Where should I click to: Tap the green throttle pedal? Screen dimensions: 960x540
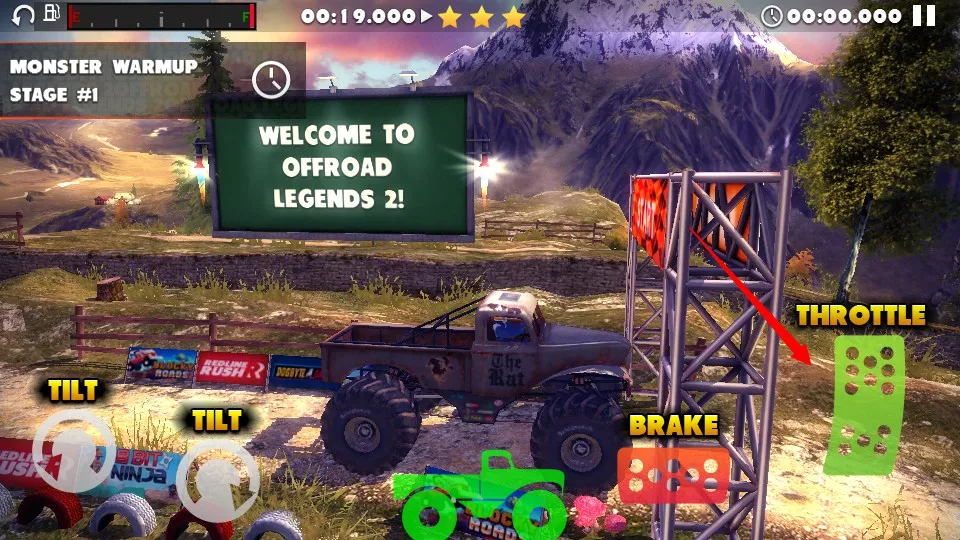coord(866,403)
